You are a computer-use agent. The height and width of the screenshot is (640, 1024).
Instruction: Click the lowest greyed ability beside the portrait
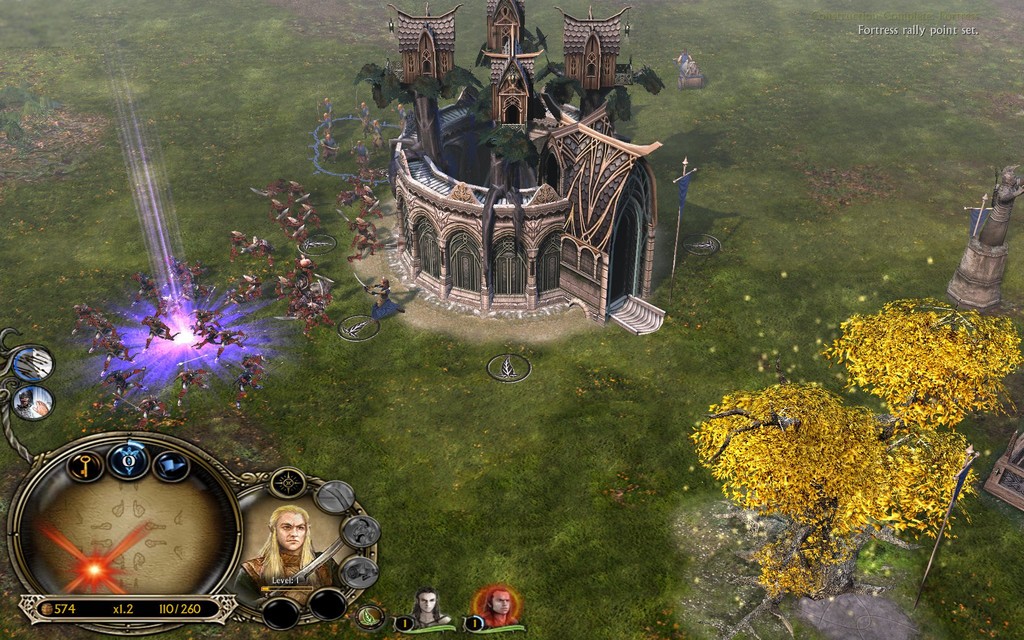pyautogui.click(x=357, y=572)
